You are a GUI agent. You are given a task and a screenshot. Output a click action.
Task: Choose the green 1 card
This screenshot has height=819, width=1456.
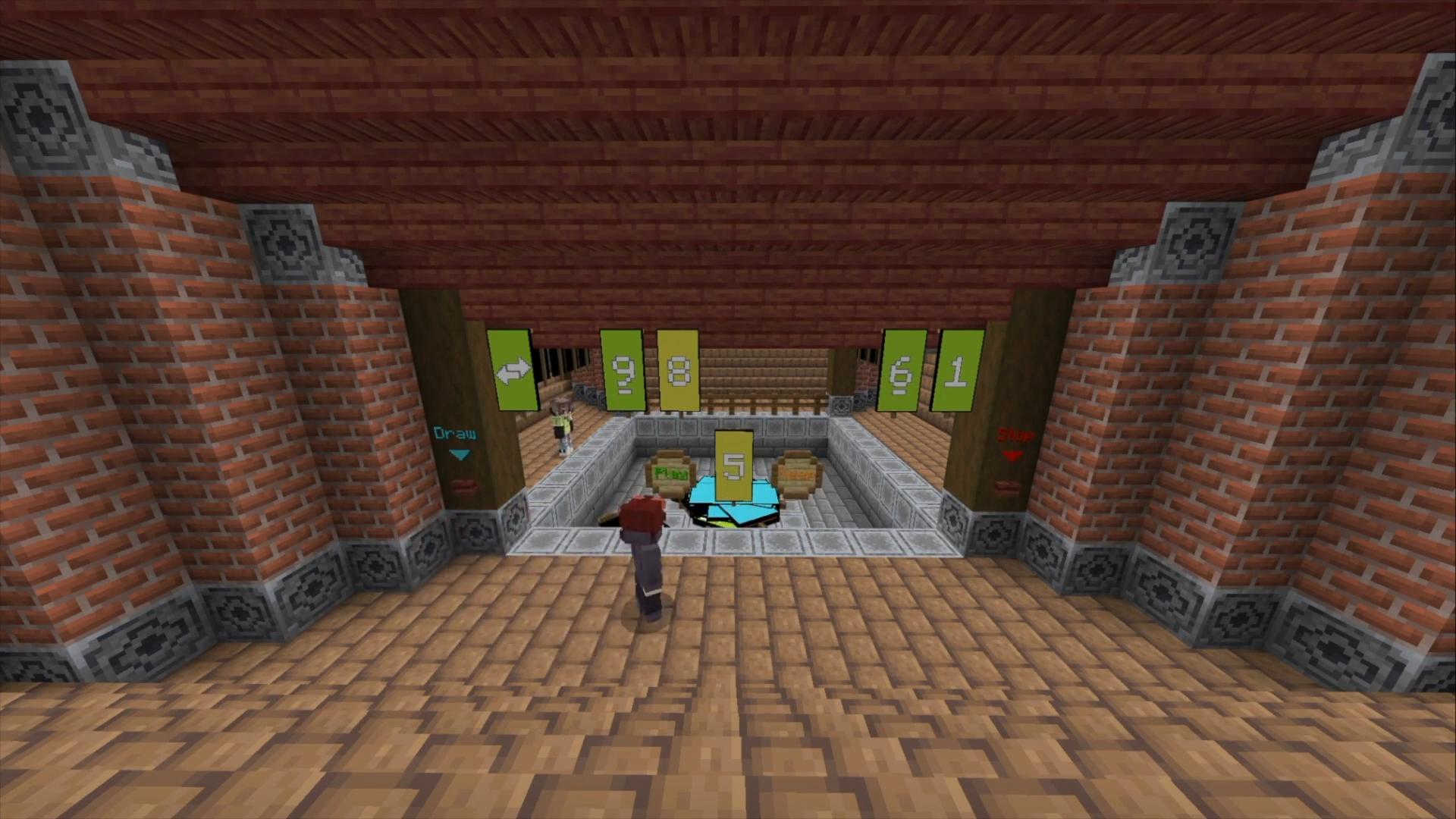coord(957,371)
